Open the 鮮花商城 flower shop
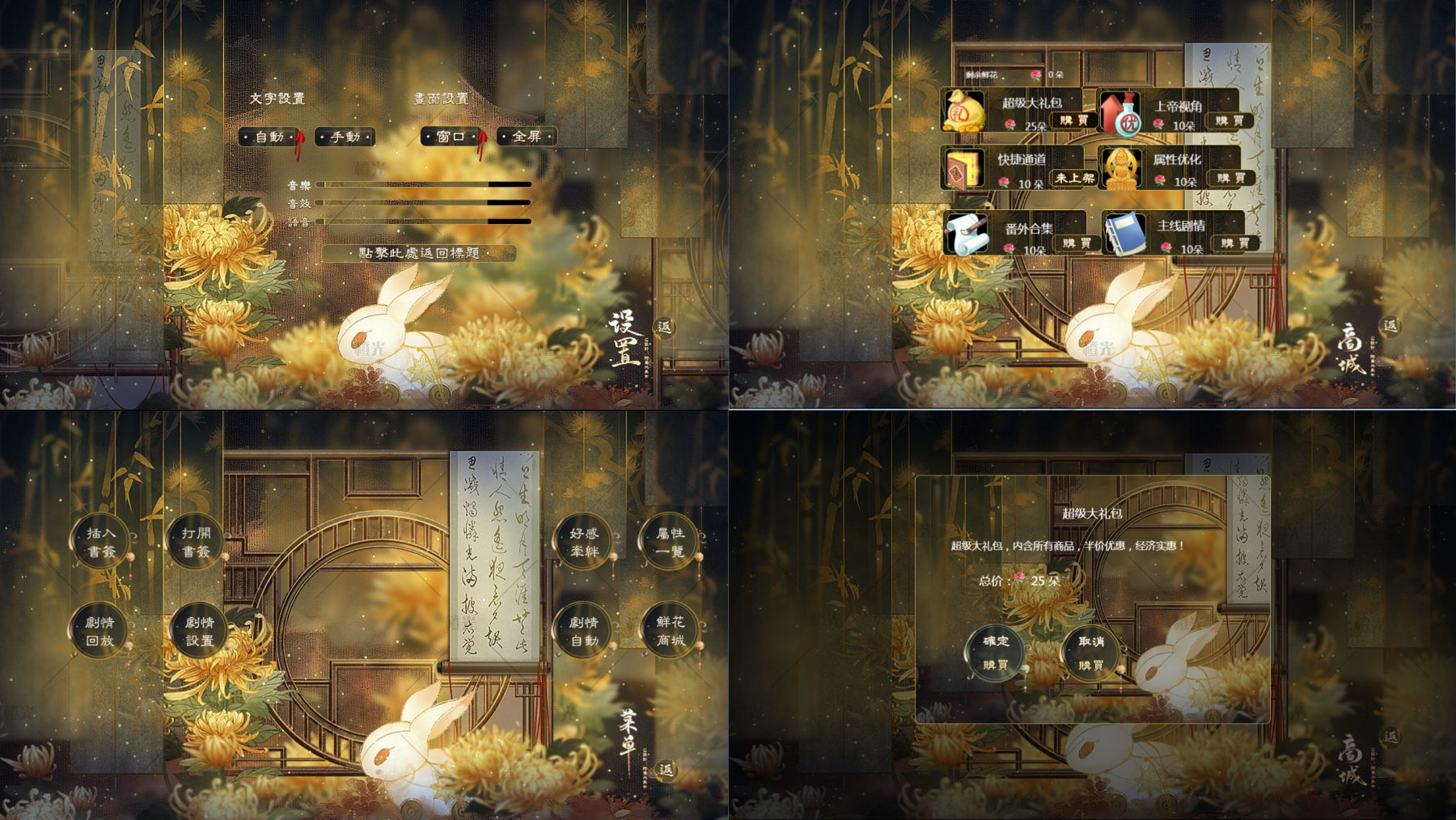 (x=671, y=631)
